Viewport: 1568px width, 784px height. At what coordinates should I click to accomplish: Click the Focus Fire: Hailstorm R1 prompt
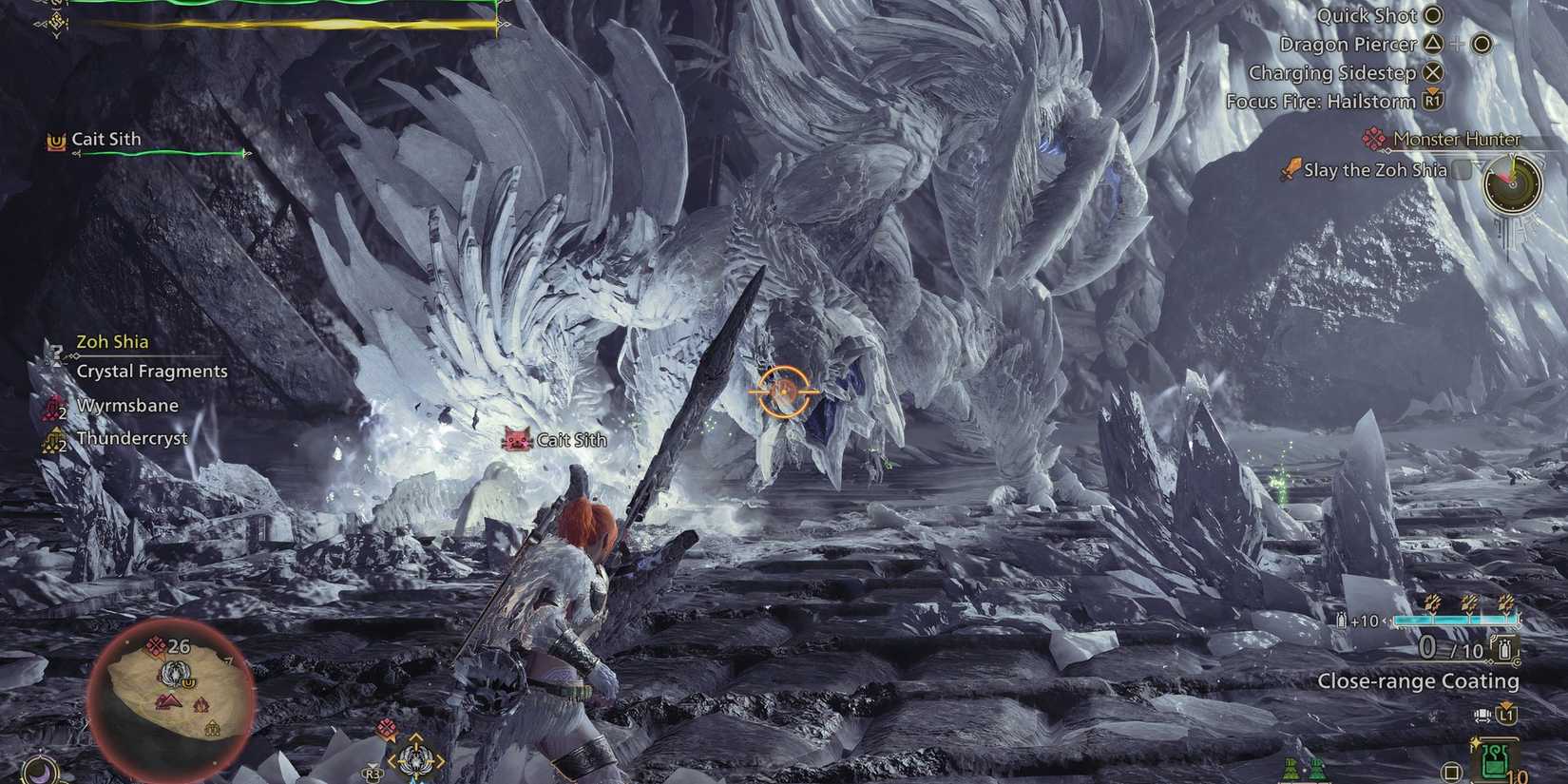click(x=1432, y=101)
